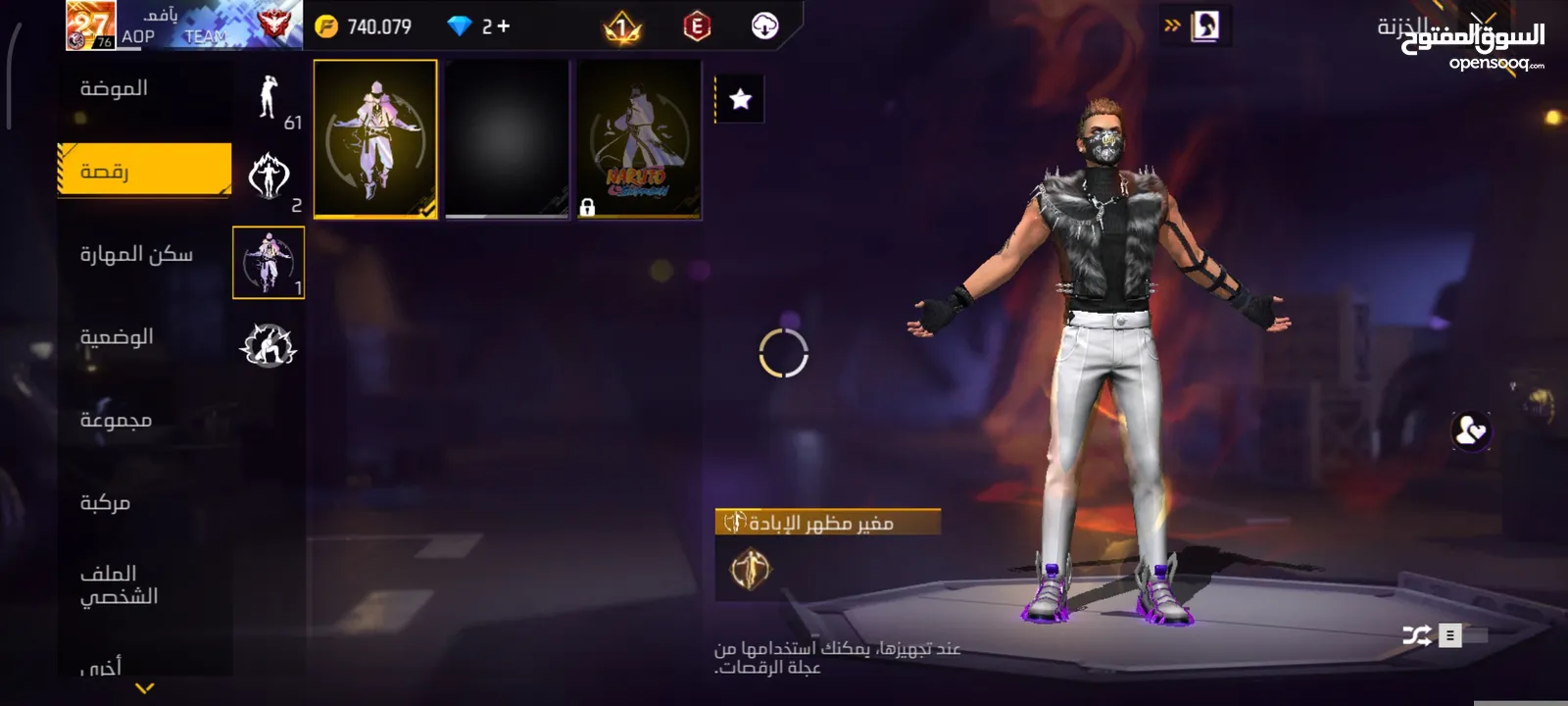
Task: Click the red E hexagon icon
Action: point(697,26)
